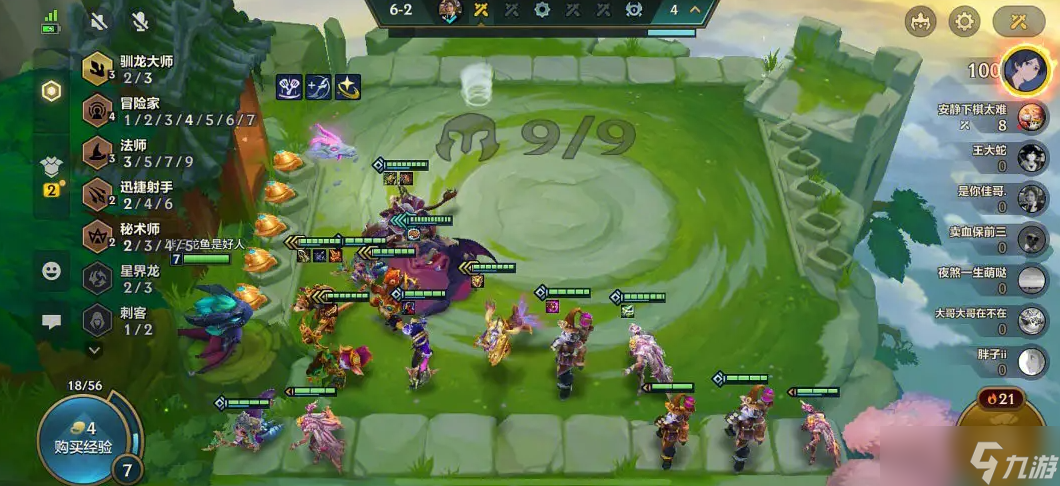Open the settings gear menu
Viewport: 1060px width, 486px height.
click(x=964, y=20)
